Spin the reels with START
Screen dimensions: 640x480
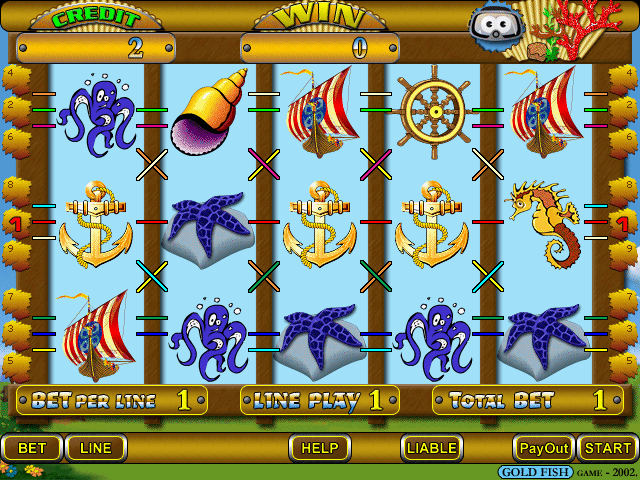[608, 448]
